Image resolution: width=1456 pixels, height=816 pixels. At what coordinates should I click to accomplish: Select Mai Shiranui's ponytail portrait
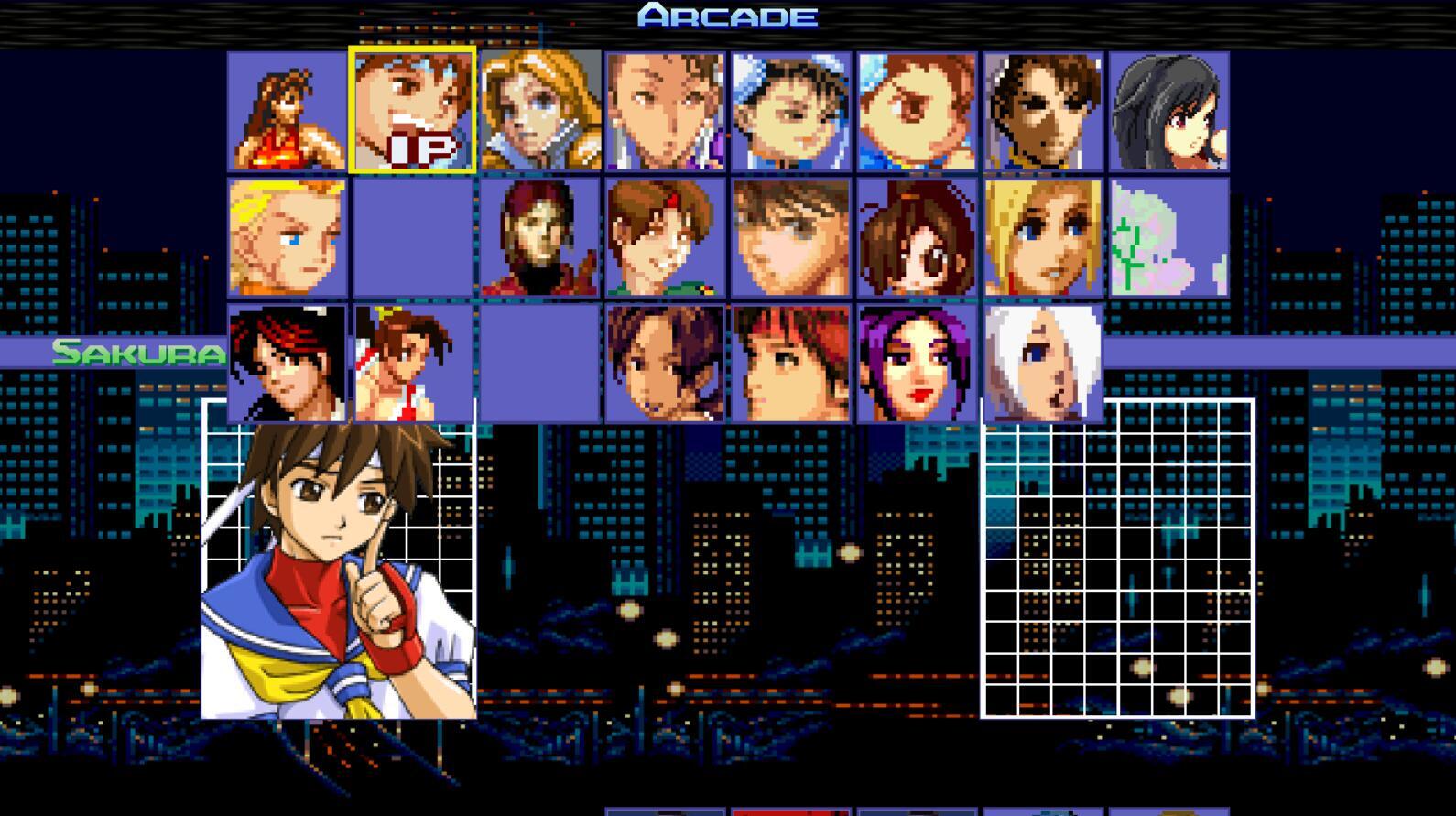(x=412, y=364)
